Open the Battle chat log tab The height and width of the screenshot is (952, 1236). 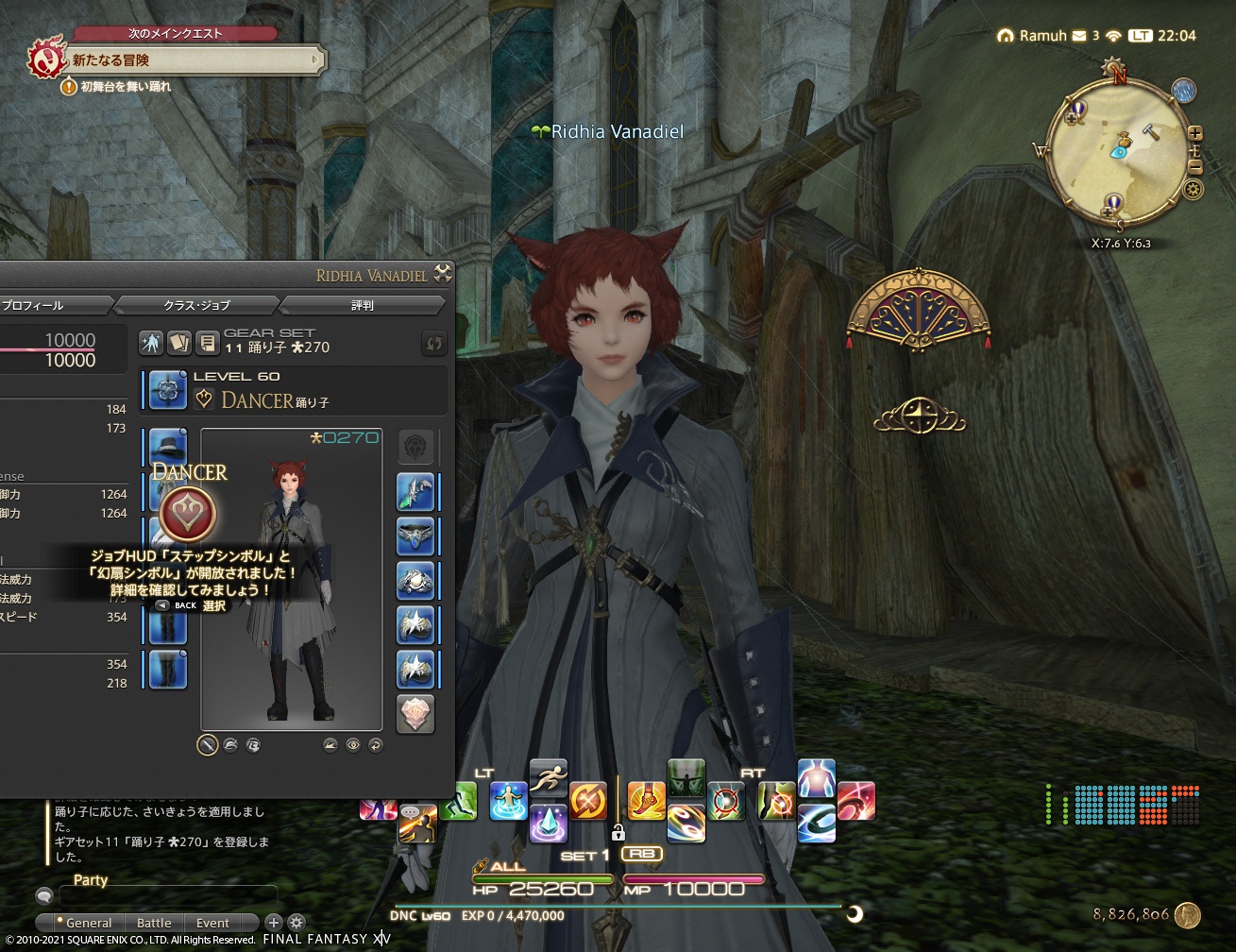point(154,923)
